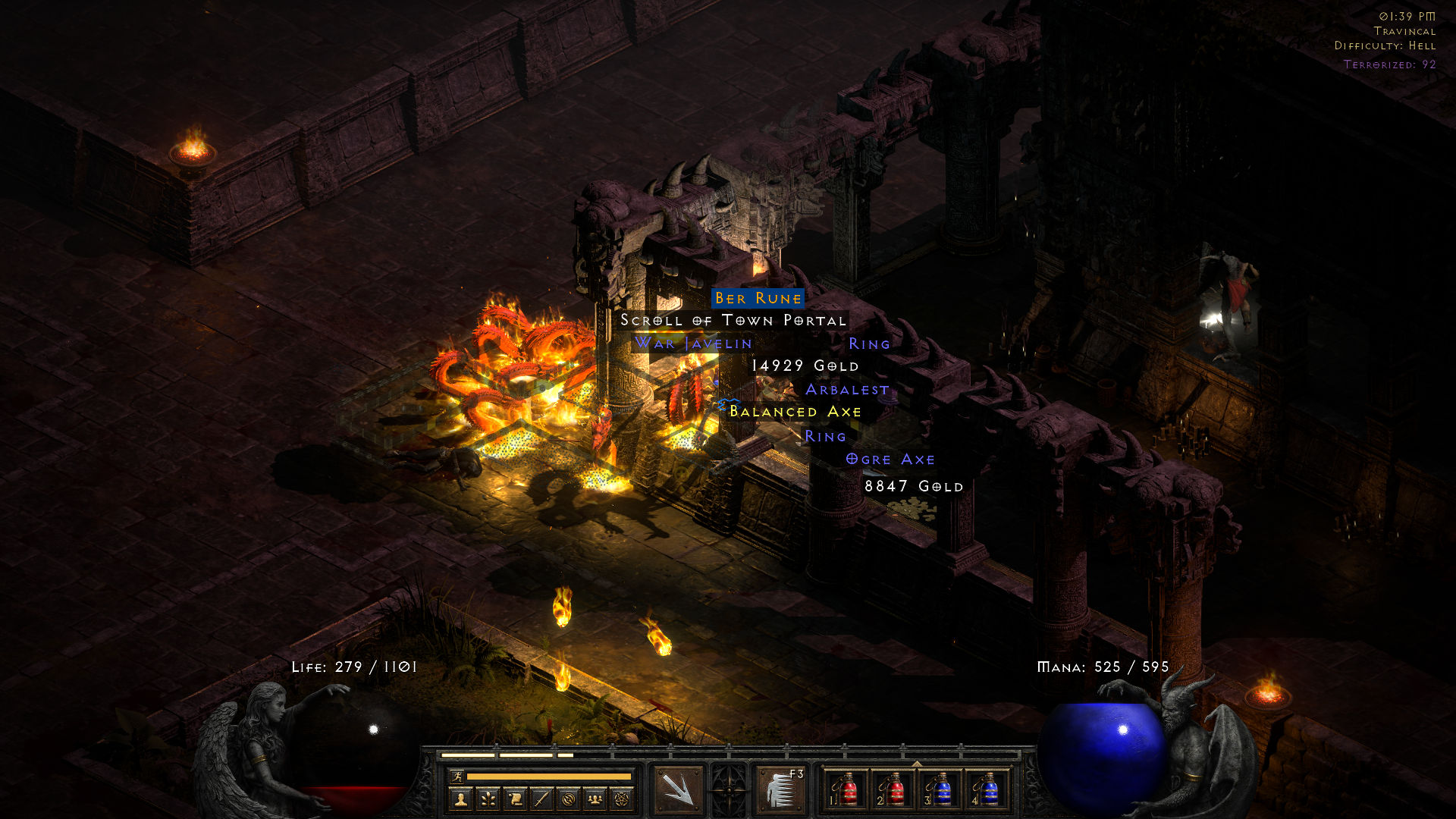Select the Balanced Axe item label

point(795,412)
